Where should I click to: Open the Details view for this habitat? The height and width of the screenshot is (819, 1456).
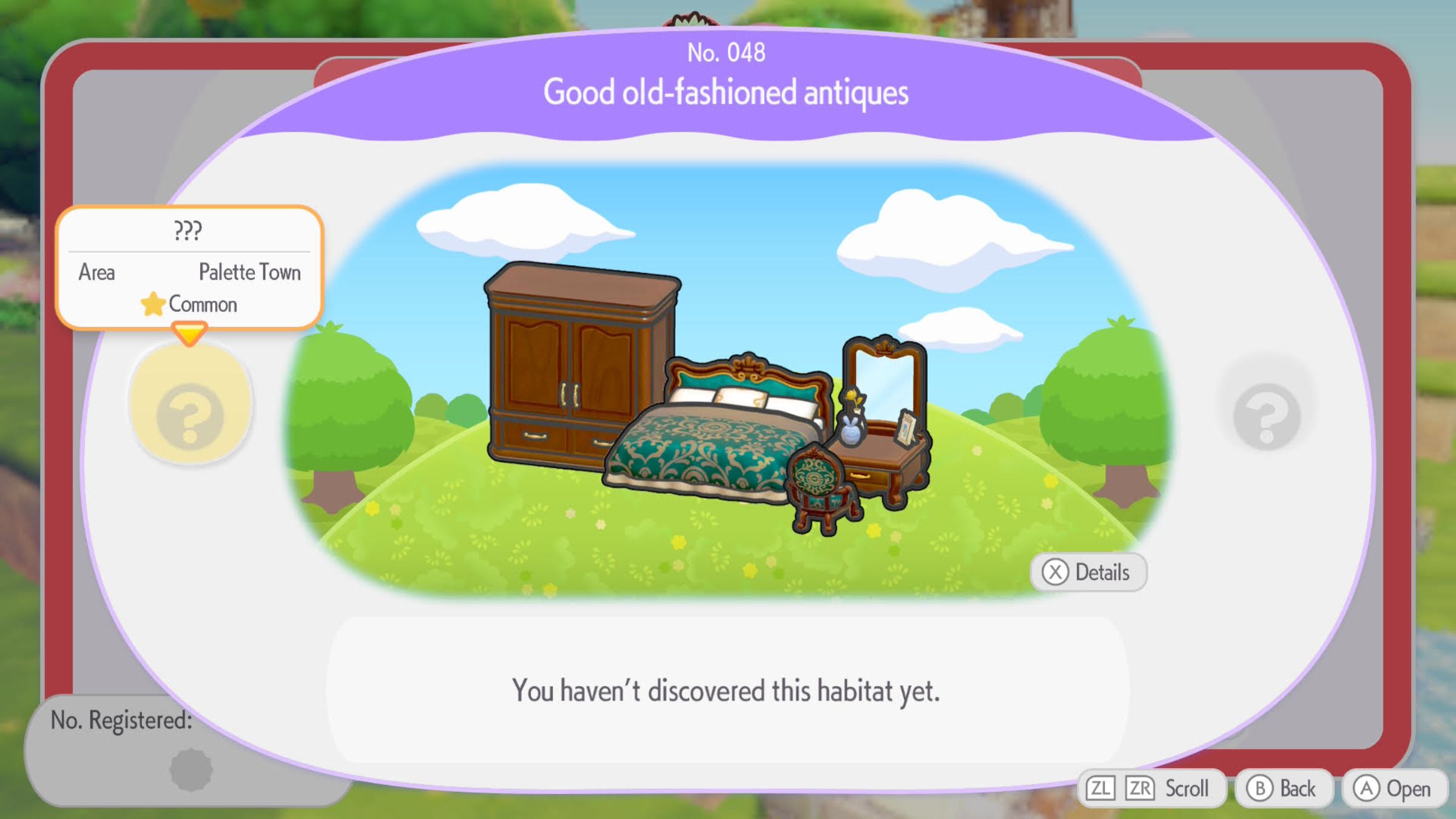(1088, 572)
